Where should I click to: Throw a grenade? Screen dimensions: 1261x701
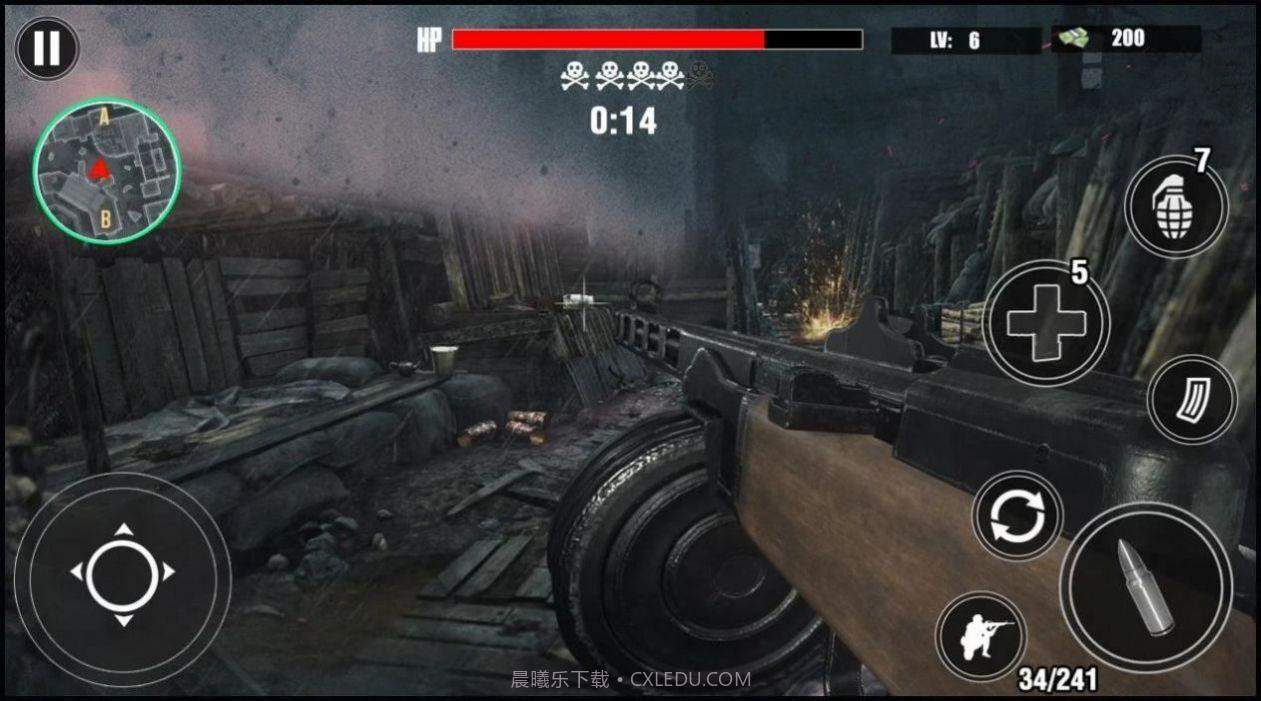(x=1175, y=208)
